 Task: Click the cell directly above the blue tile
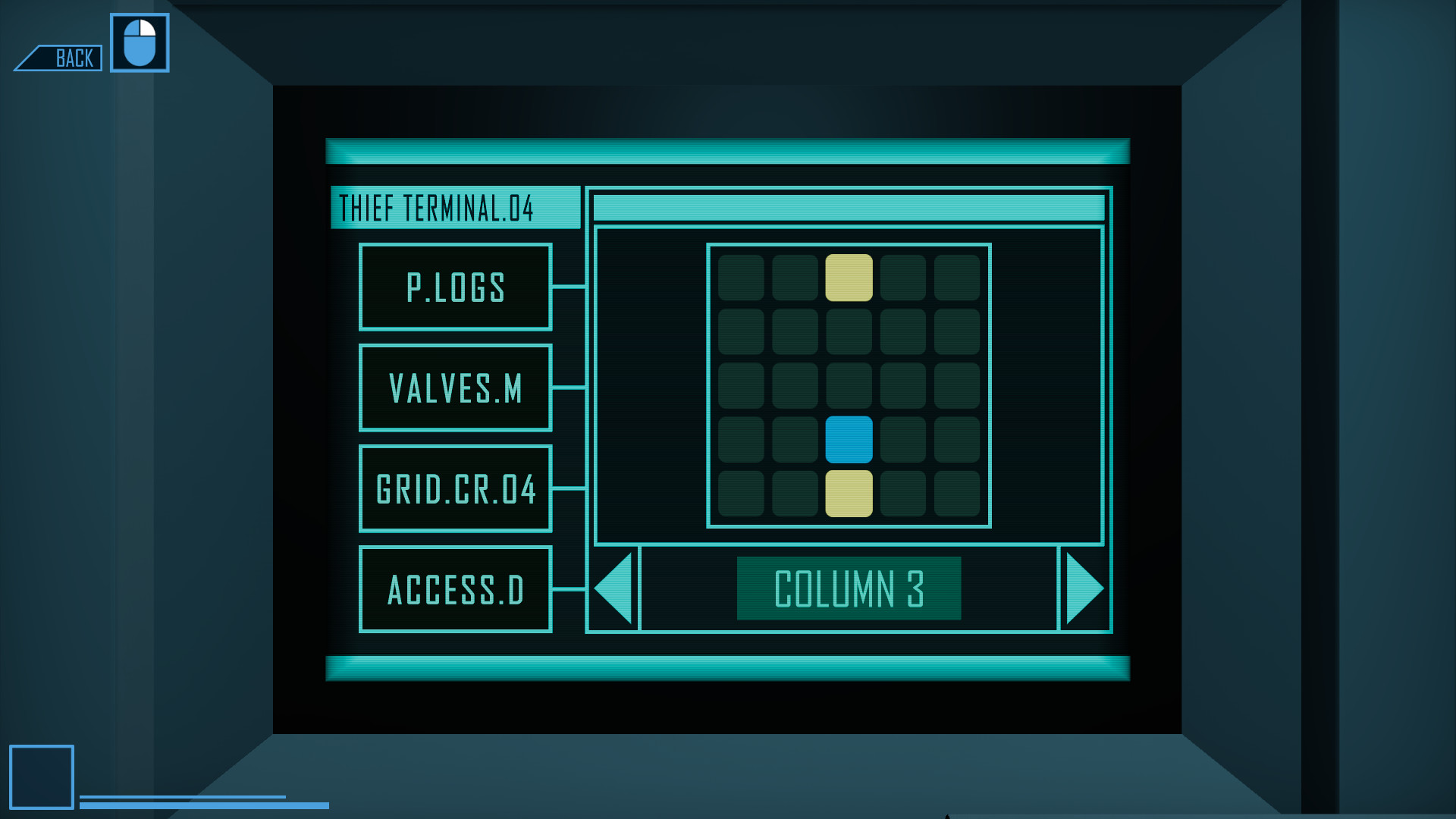tap(849, 384)
